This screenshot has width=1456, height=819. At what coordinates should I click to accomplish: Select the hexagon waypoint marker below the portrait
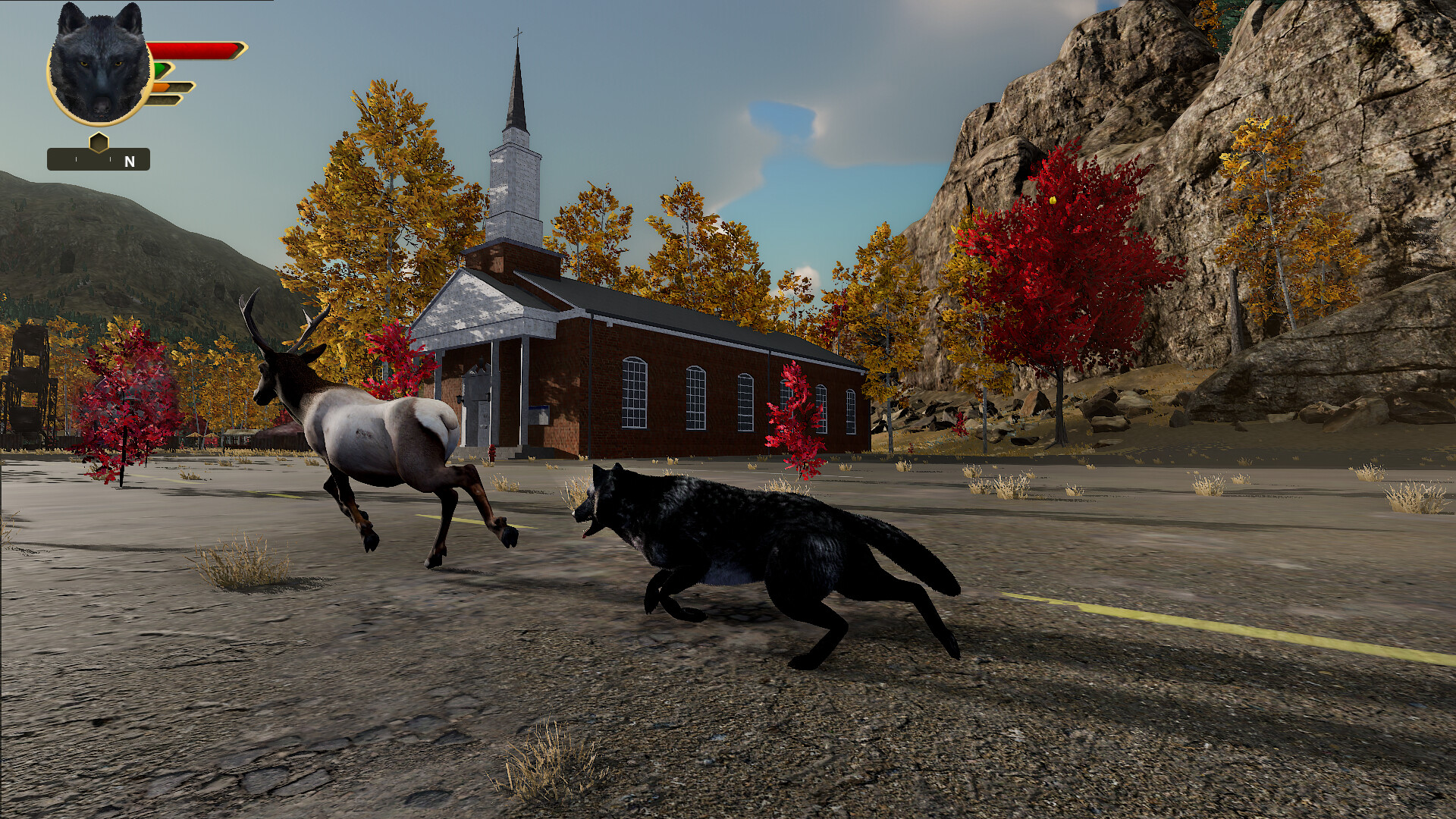click(x=99, y=143)
